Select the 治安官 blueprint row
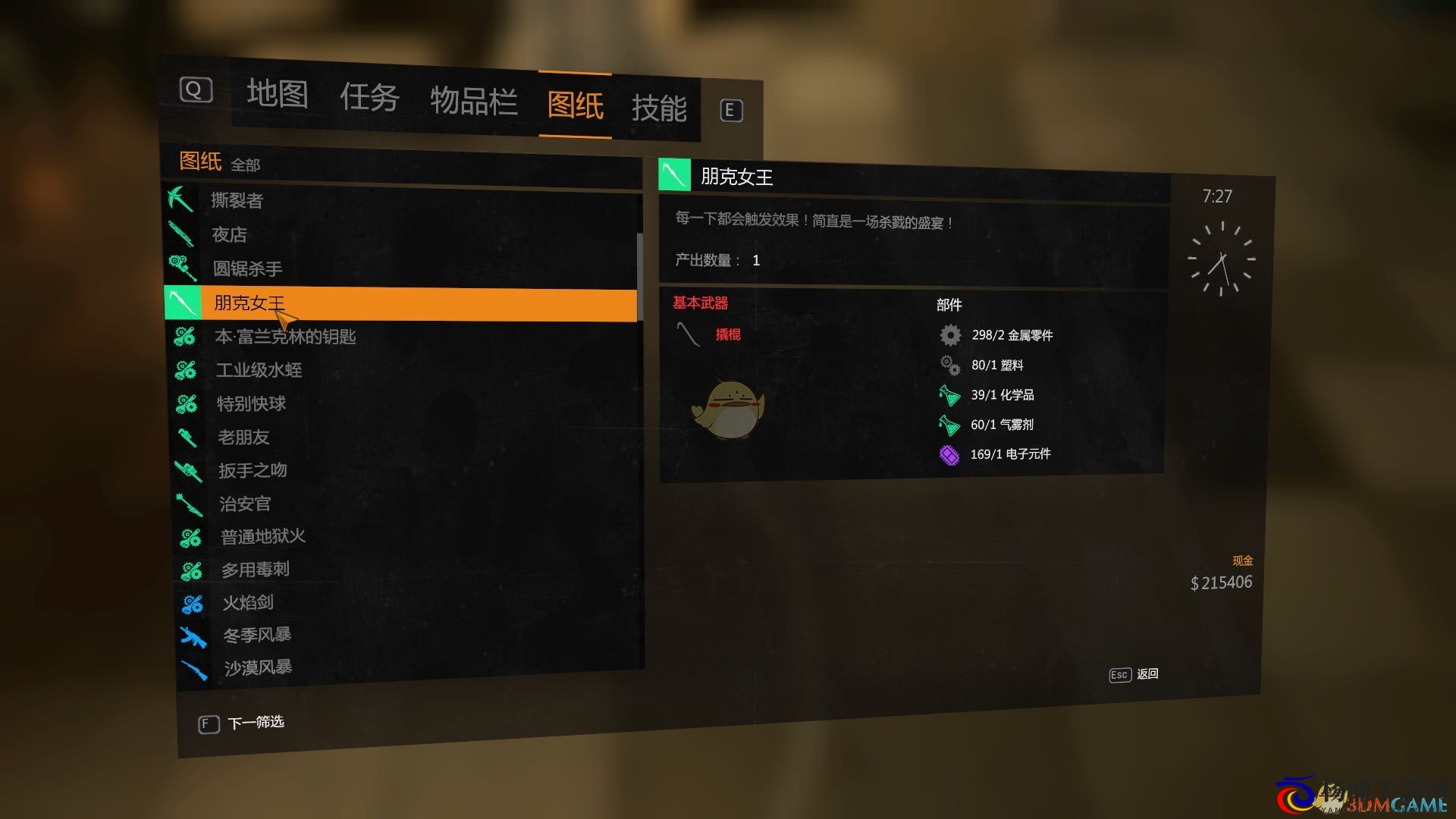Screen dimensions: 1456x819 pyautogui.click(x=246, y=504)
